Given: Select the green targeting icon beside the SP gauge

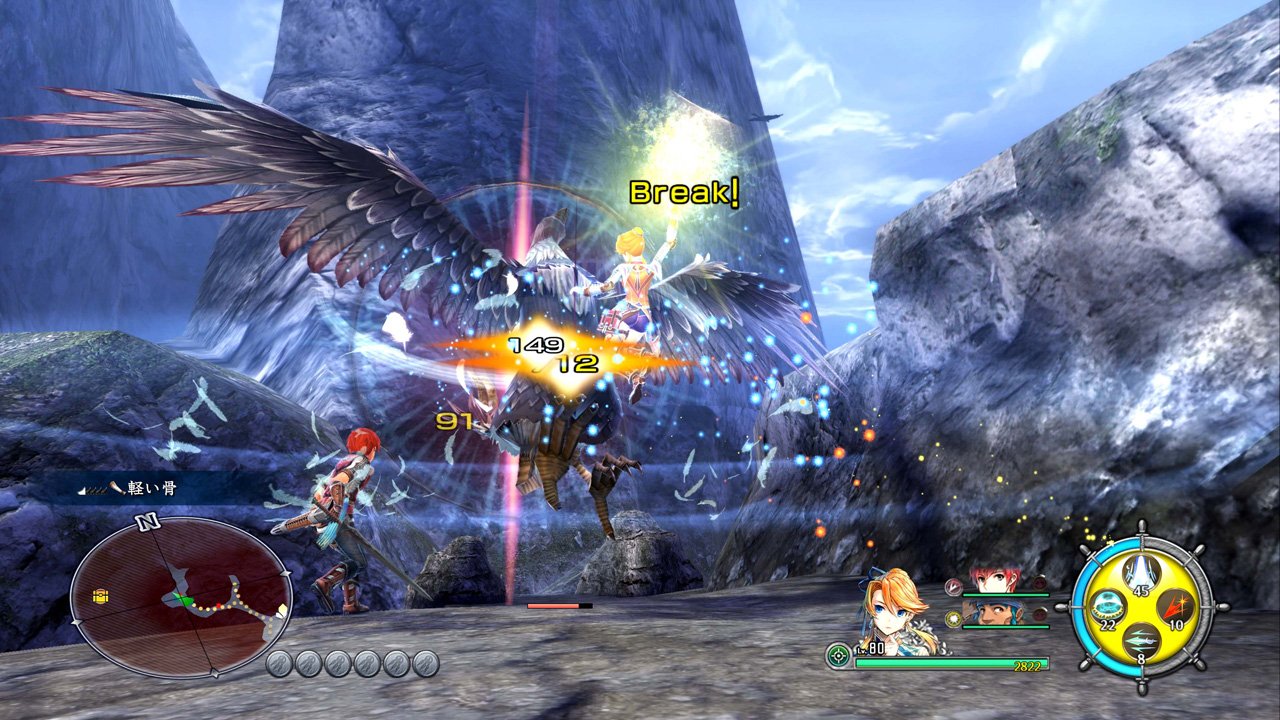Looking at the screenshot, I should [x=837, y=655].
